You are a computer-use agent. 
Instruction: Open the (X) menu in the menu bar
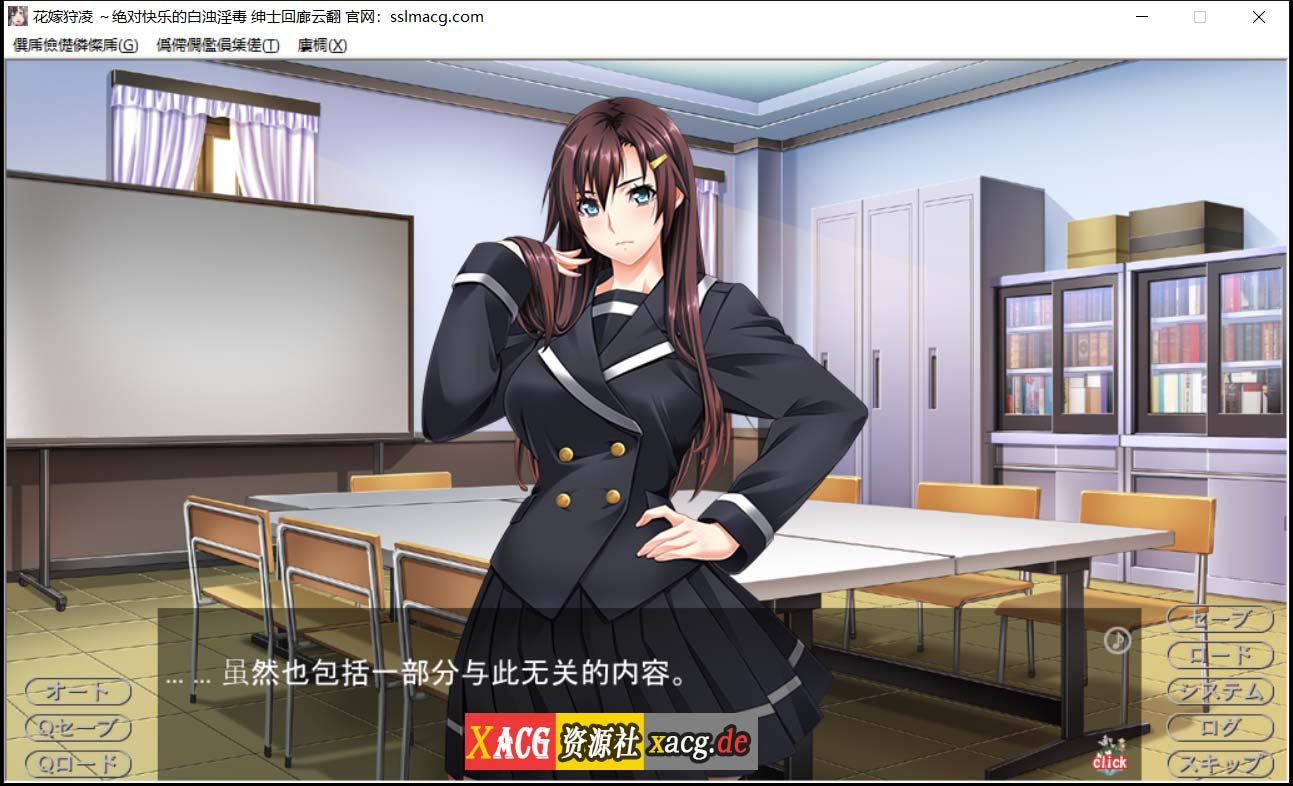pos(319,45)
